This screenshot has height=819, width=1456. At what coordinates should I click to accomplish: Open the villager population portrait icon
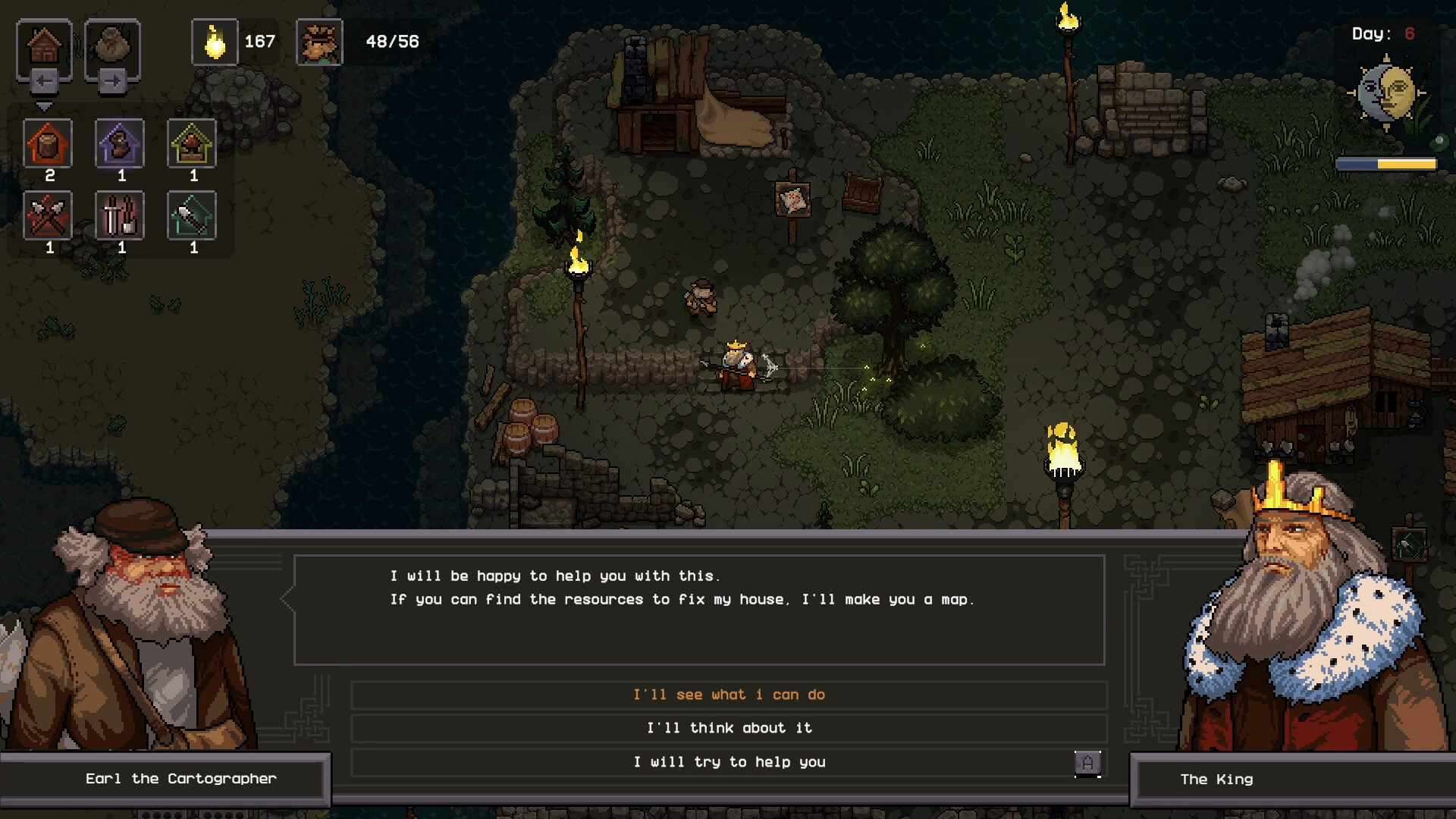pyautogui.click(x=319, y=42)
